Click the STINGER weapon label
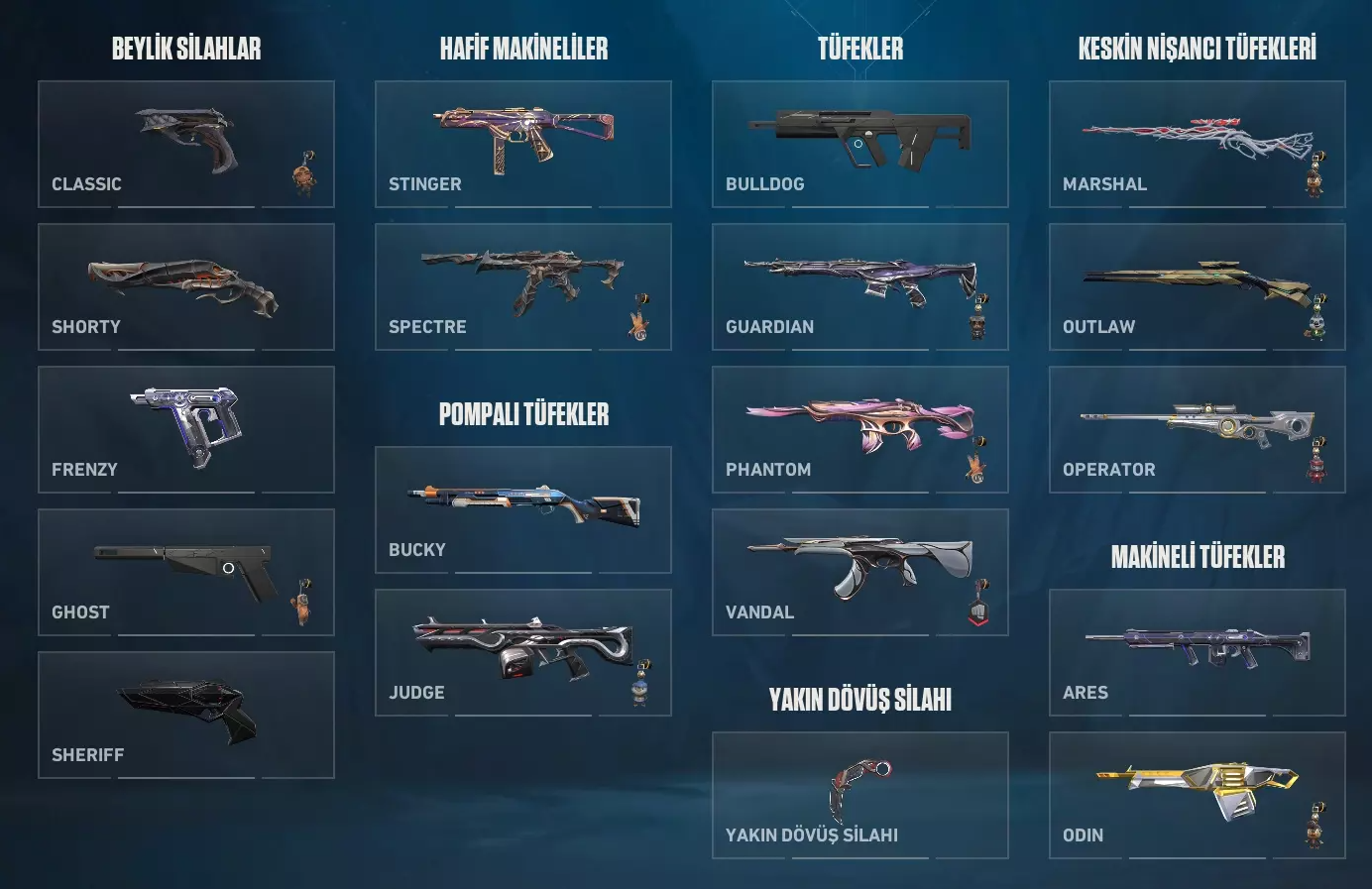Viewport: 1372px width, 889px height. click(x=423, y=183)
